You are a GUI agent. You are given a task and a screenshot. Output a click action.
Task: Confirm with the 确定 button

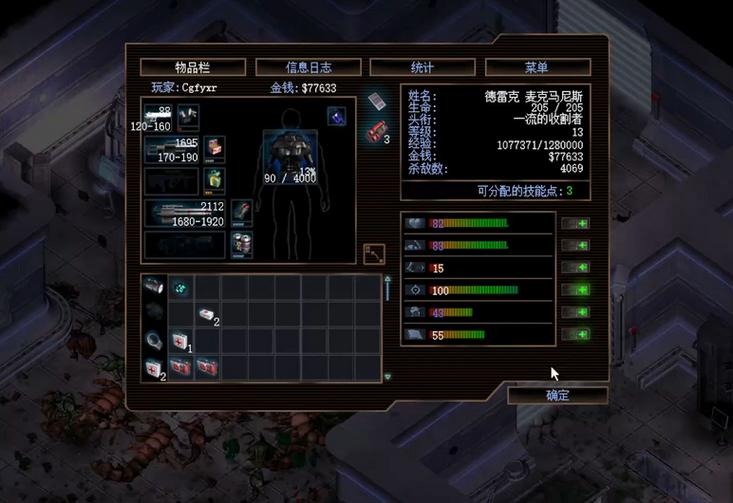(557, 395)
